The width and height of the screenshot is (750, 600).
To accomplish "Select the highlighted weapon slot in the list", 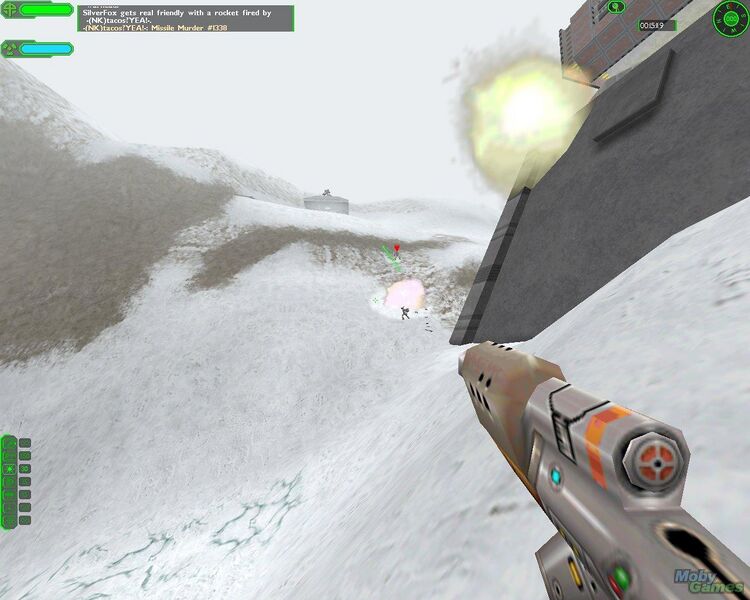I will [10, 468].
